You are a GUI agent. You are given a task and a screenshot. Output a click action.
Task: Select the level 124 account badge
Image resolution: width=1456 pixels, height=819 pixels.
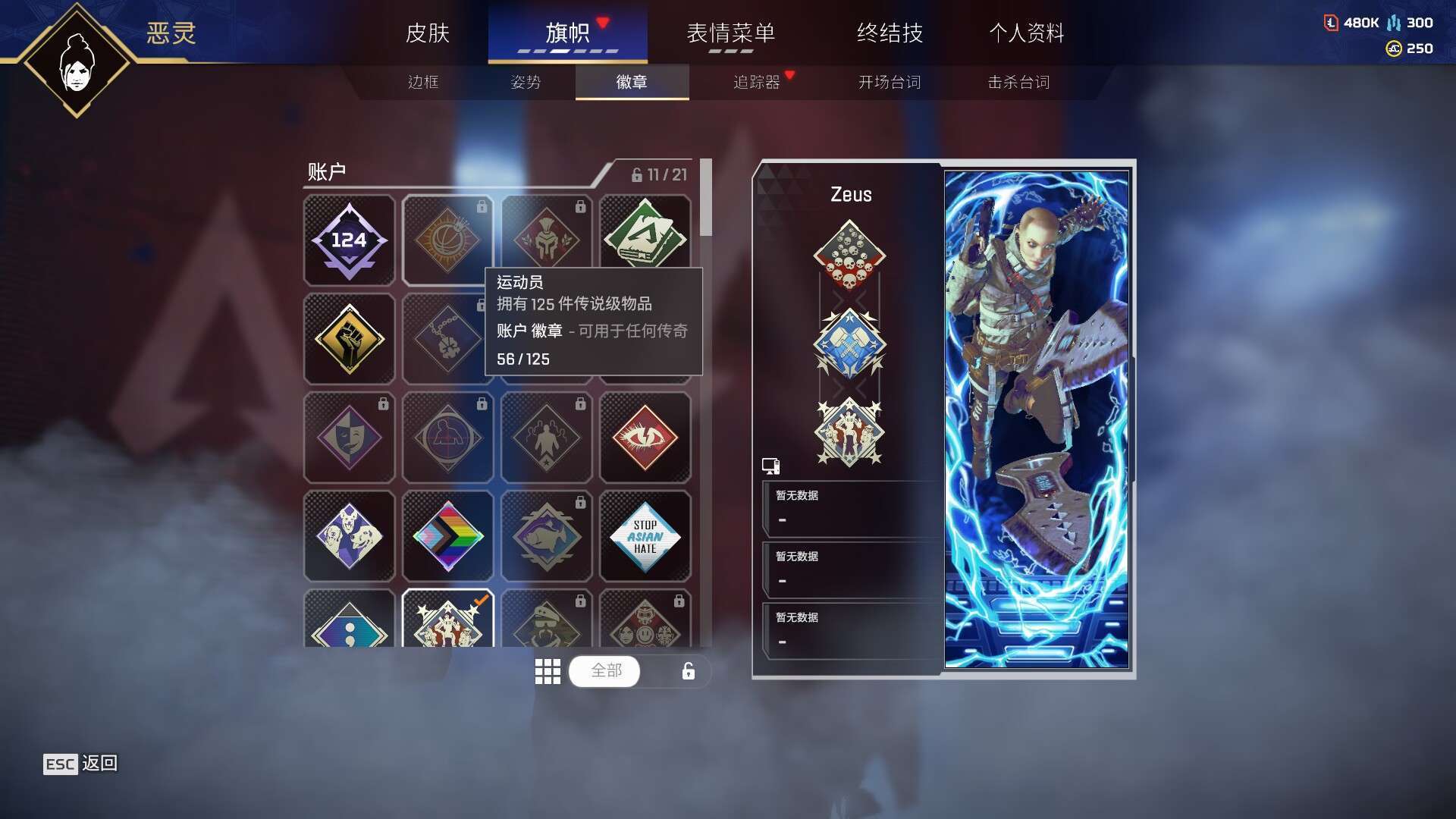coord(349,240)
